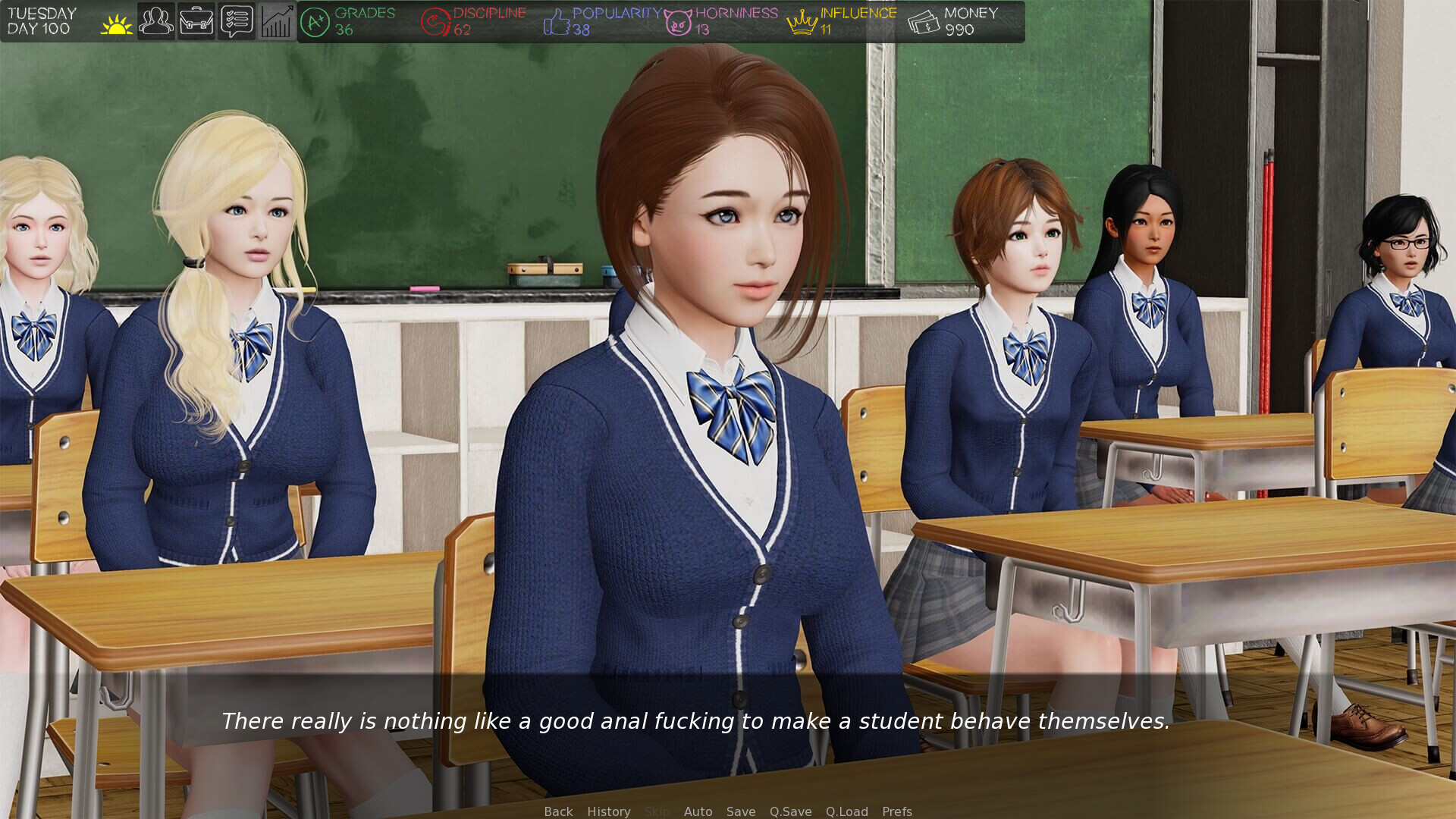Open the characters roster icon
Image resolution: width=1456 pixels, height=819 pixels.
pos(155,20)
